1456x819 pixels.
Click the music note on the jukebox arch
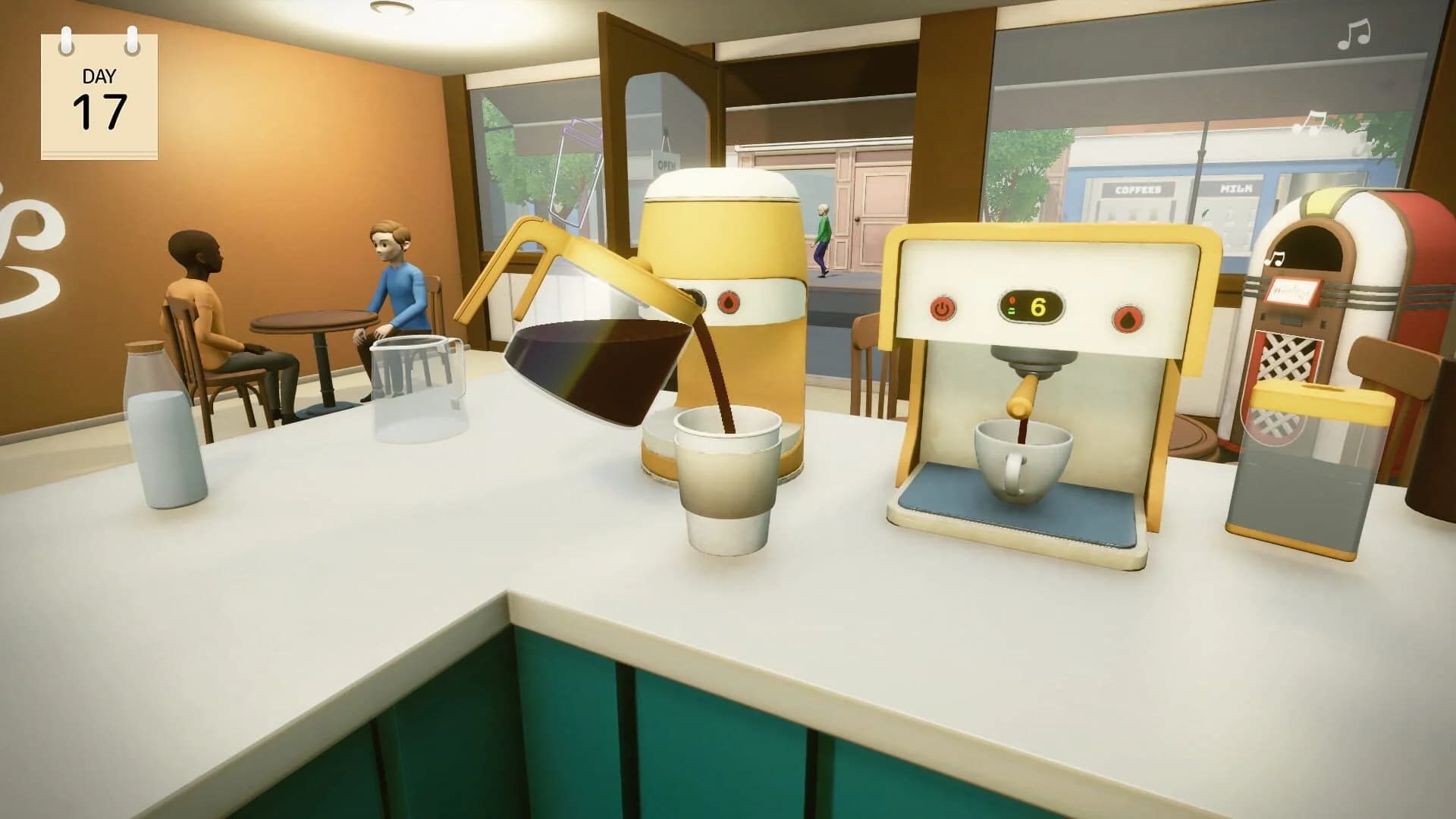click(1276, 259)
